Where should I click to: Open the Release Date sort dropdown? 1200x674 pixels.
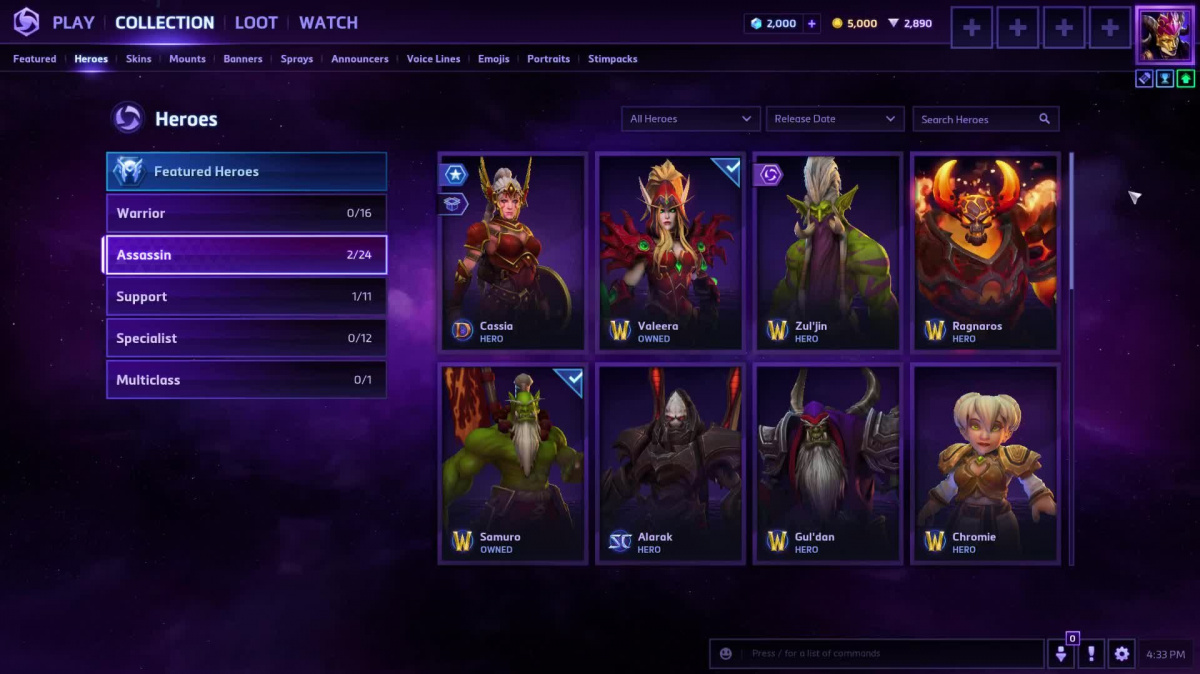tap(835, 119)
